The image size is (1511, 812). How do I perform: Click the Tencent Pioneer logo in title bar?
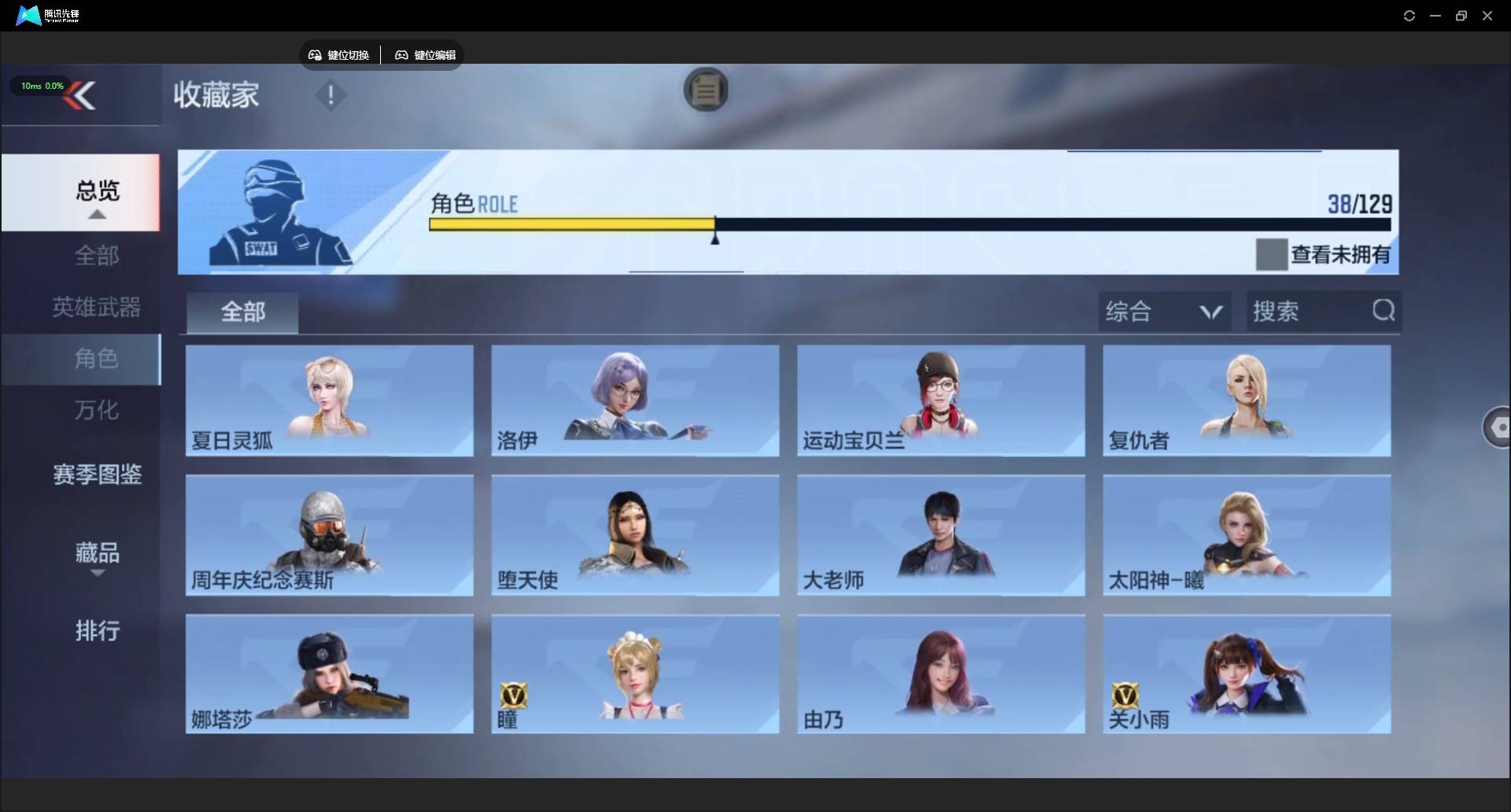(x=28, y=15)
